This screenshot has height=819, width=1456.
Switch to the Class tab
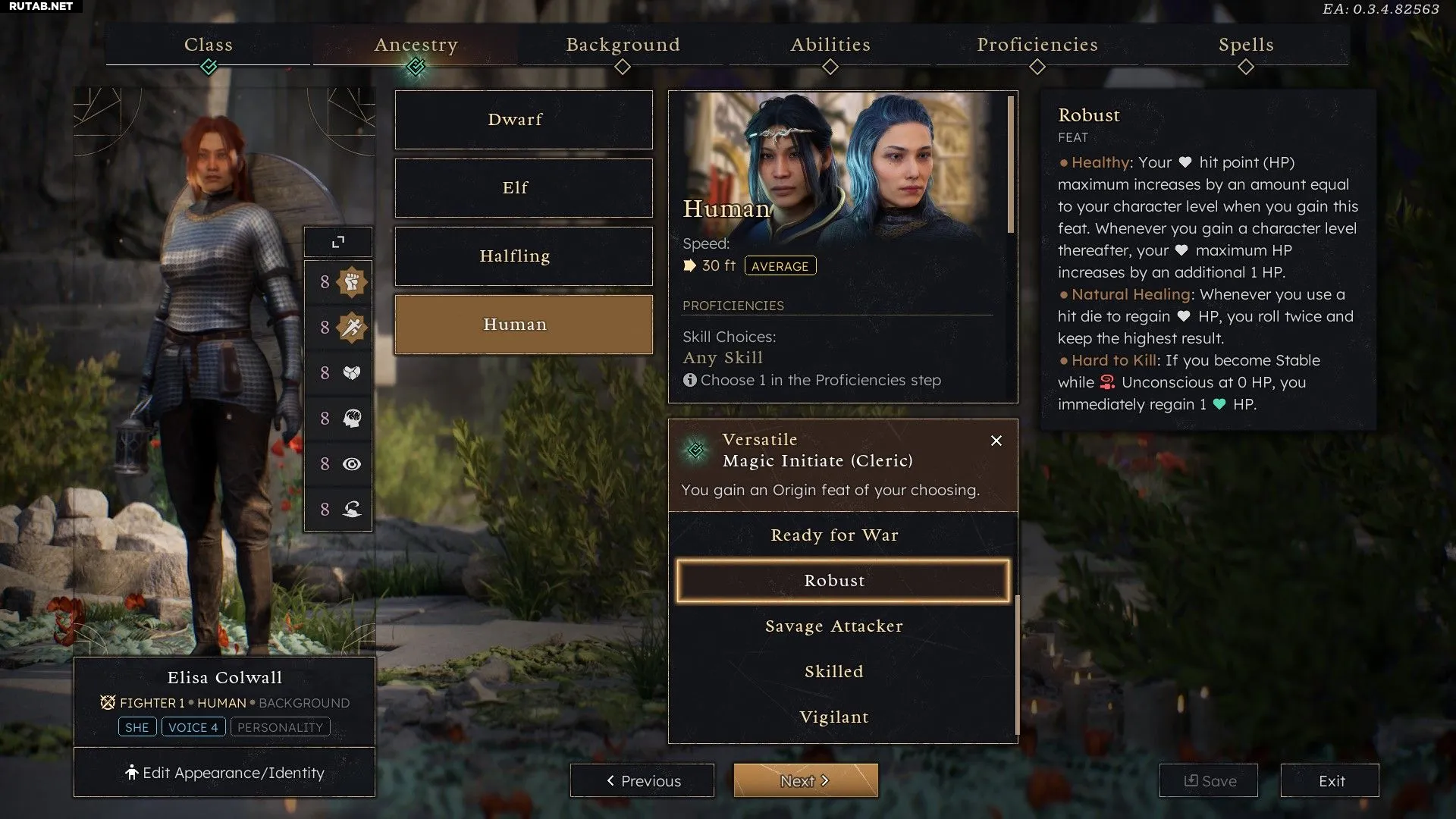coord(209,45)
